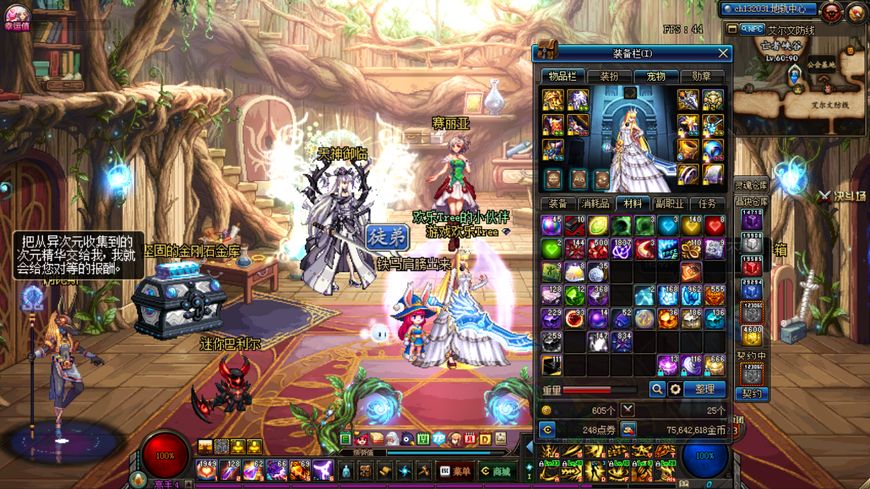Select the red heart material slot
The width and height of the screenshot is (870, 489).
coord(714,225)
